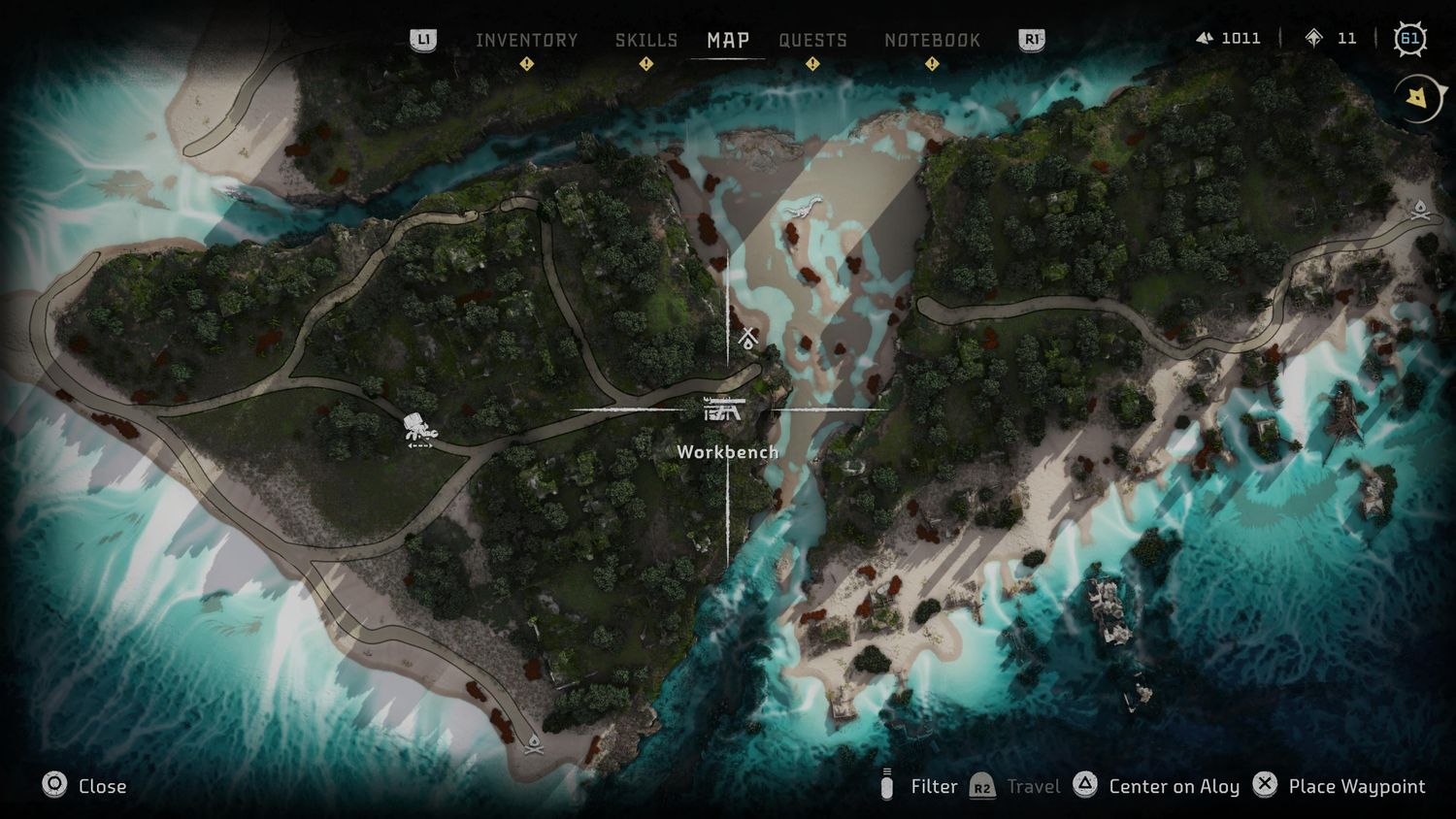This screenshot has height=819, width=1456.
Task: Show the Notebook tab
Action: (932, 40)
